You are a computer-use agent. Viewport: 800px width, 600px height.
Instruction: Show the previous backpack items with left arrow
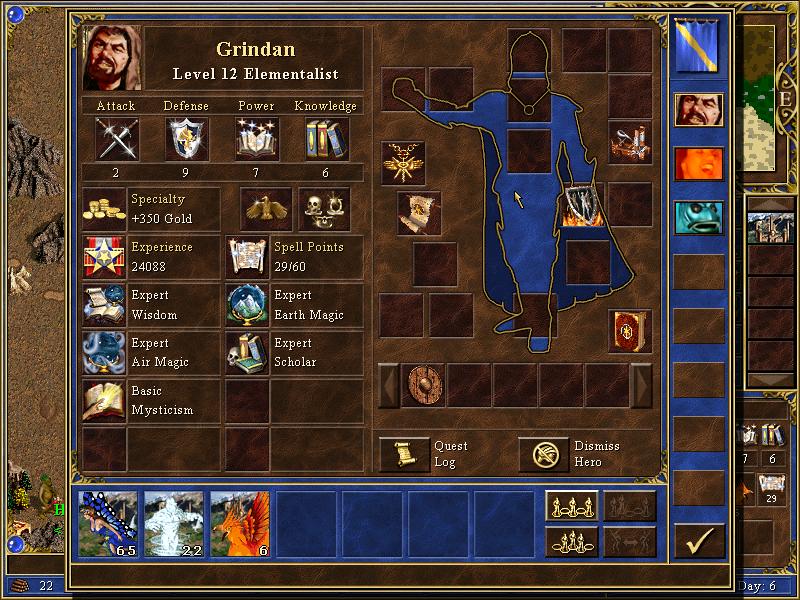click(388, 385)
